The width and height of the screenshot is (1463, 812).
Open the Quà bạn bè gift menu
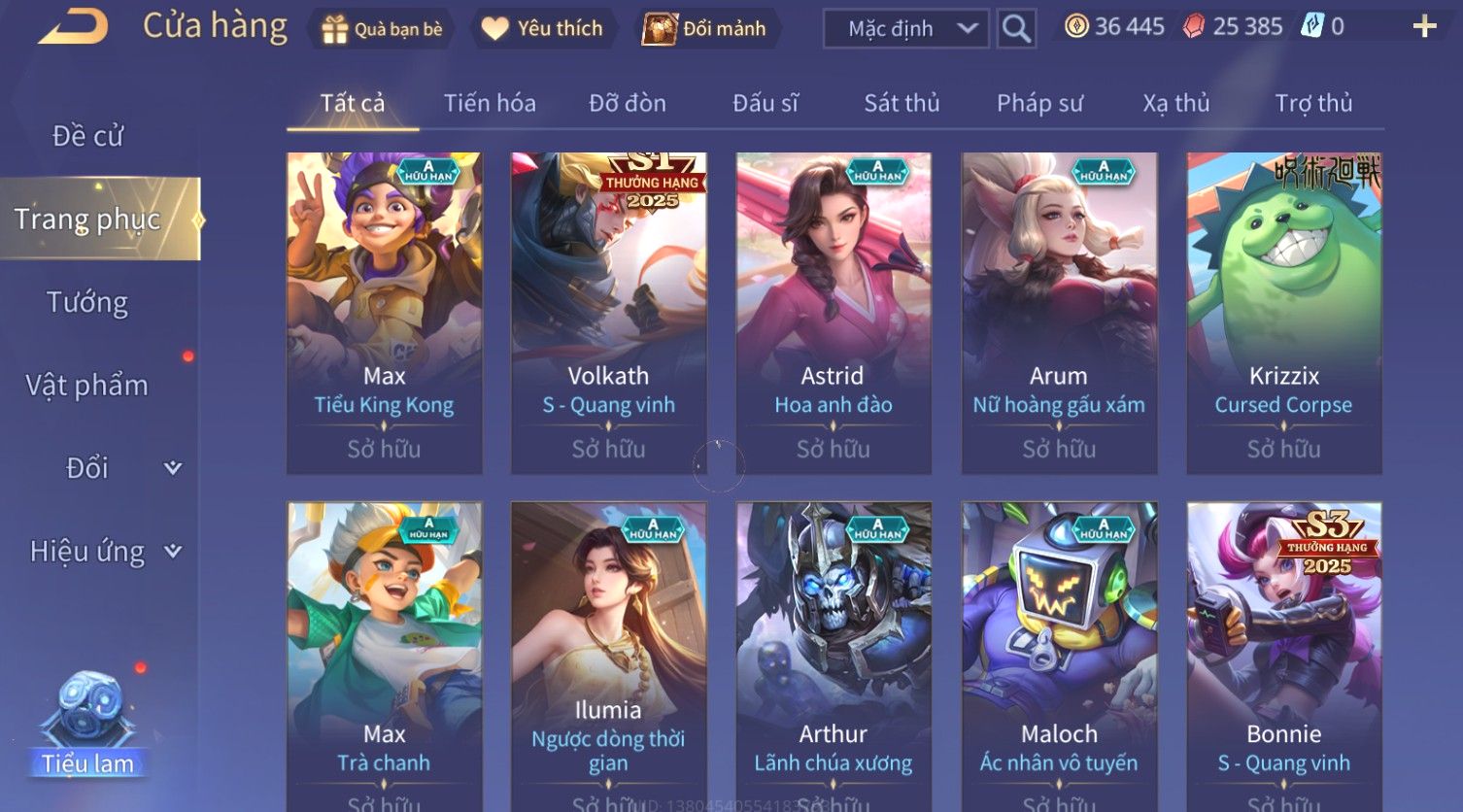click(382, 29)
